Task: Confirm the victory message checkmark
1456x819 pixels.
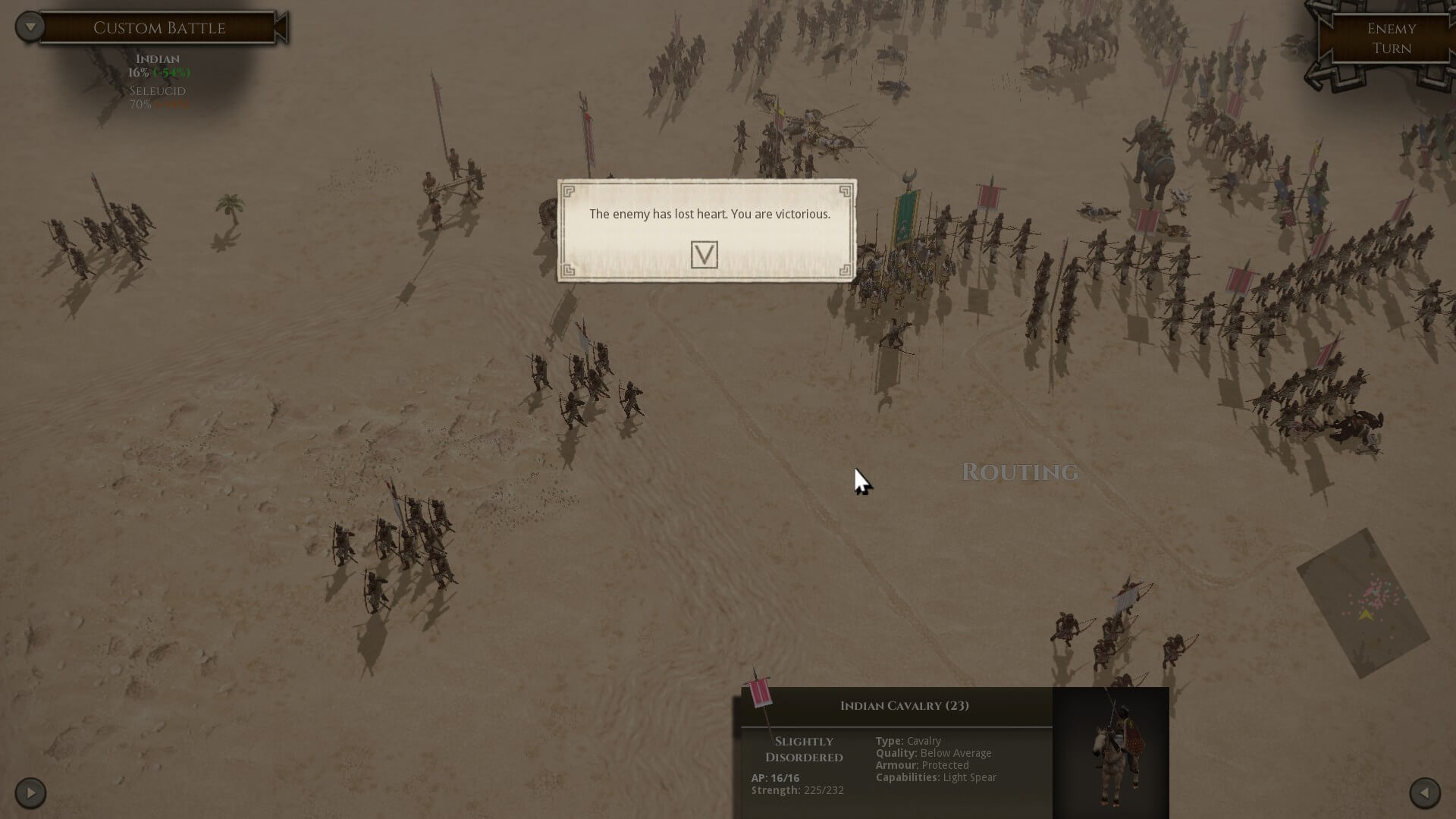Action: [x=704, y=255]
